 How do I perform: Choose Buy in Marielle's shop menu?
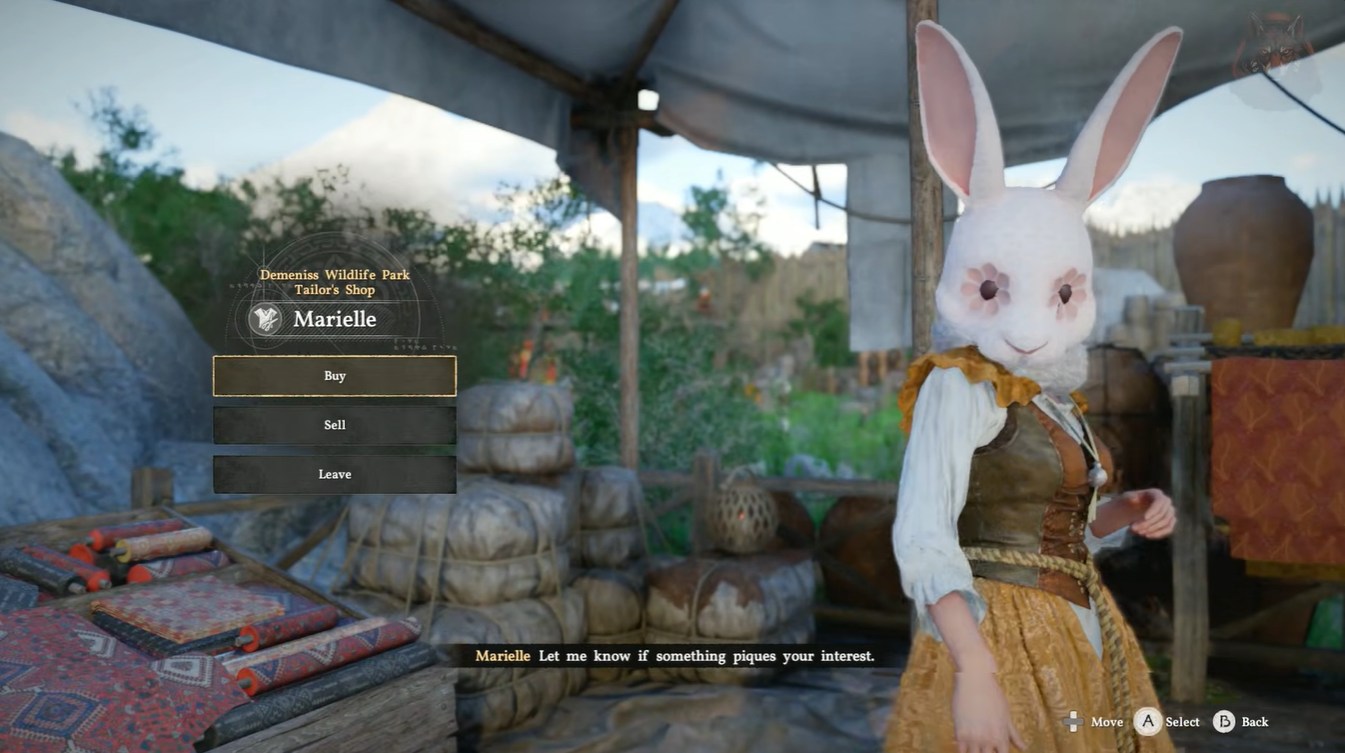coord(334,376)
